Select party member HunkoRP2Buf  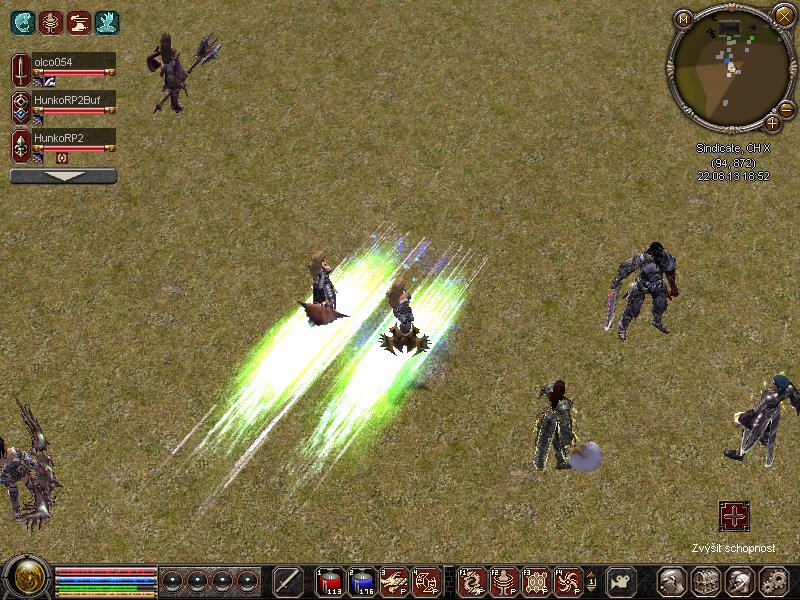[x=72, y=99]
